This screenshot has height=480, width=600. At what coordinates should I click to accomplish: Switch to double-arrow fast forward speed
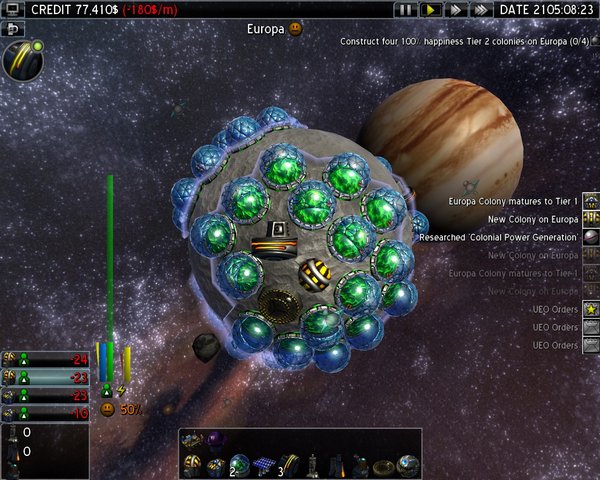[454, 9]
